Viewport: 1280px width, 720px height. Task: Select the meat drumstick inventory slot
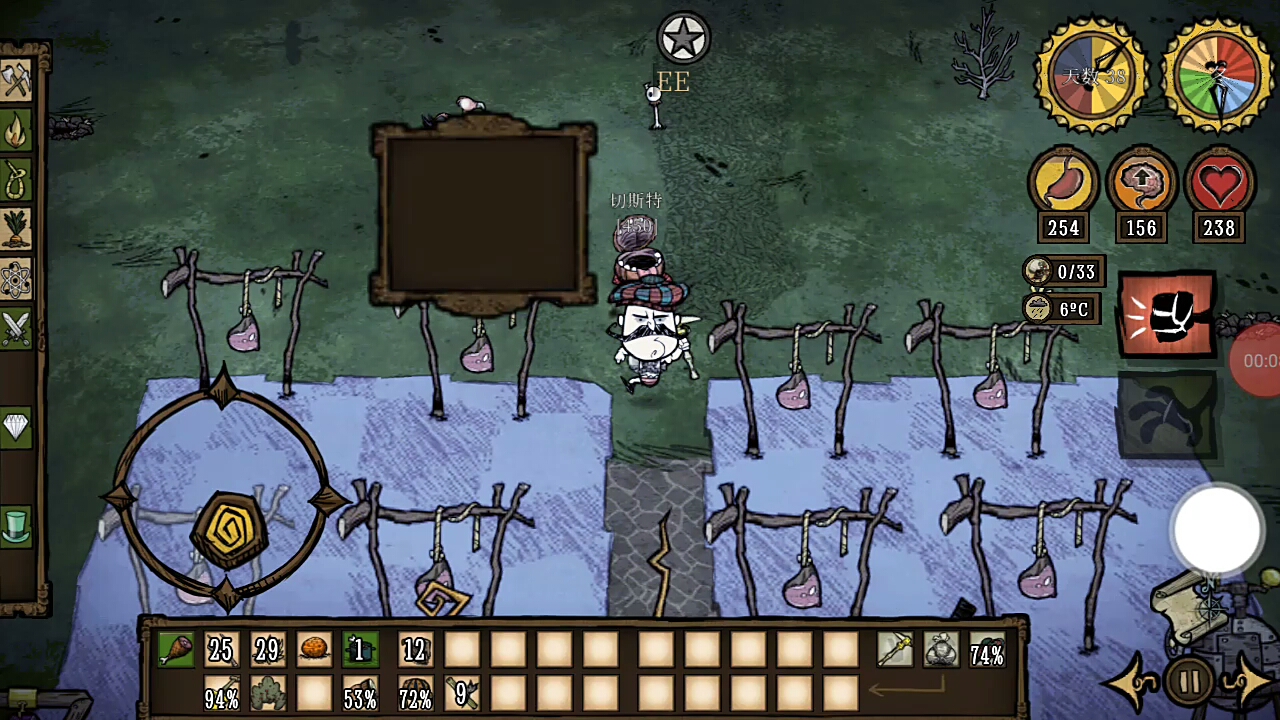pyautogui.click(x=176, y=651)
